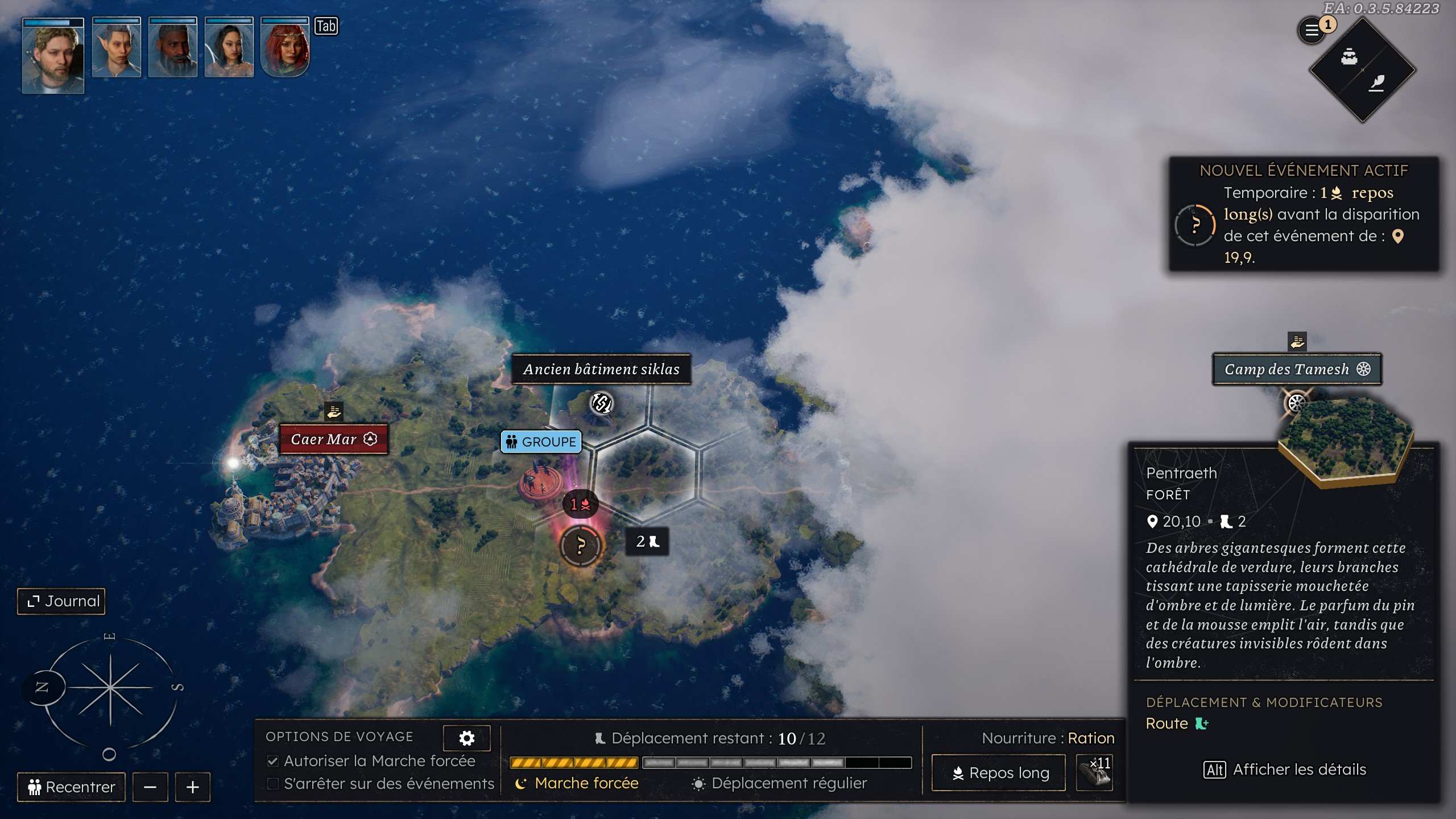Image resolution: width=1456 pixels, height=819 pixels.
Task: Open the inventory chest icon
Action: (1349, 57)
